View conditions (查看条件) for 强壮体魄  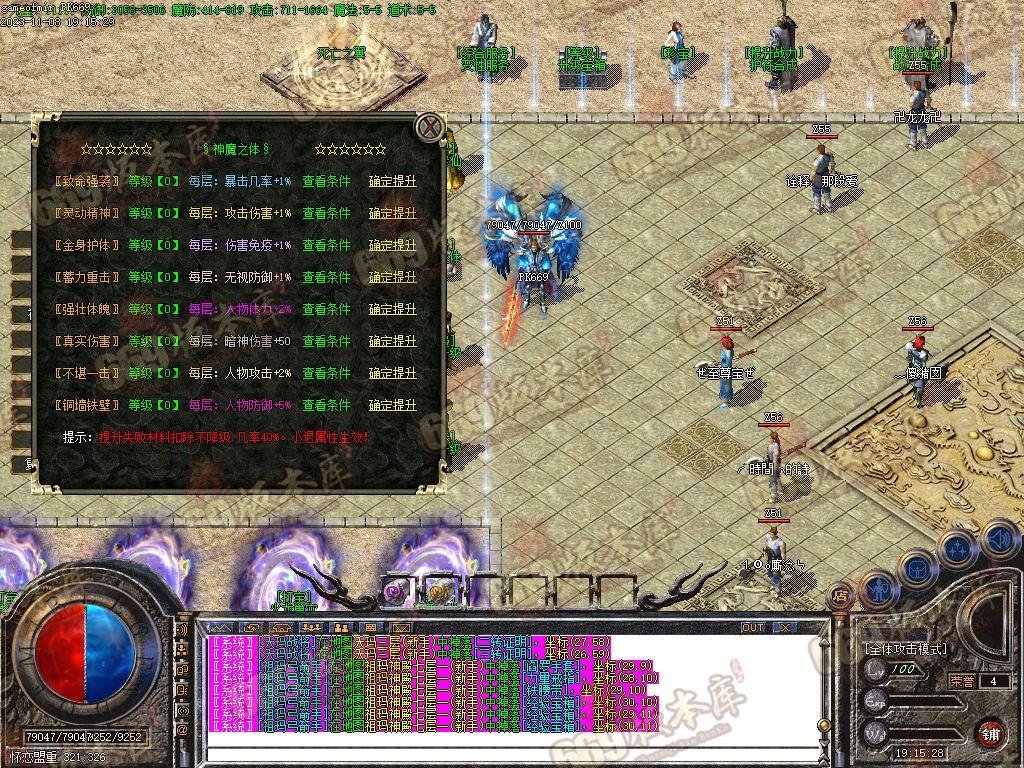tap(326, 309)
